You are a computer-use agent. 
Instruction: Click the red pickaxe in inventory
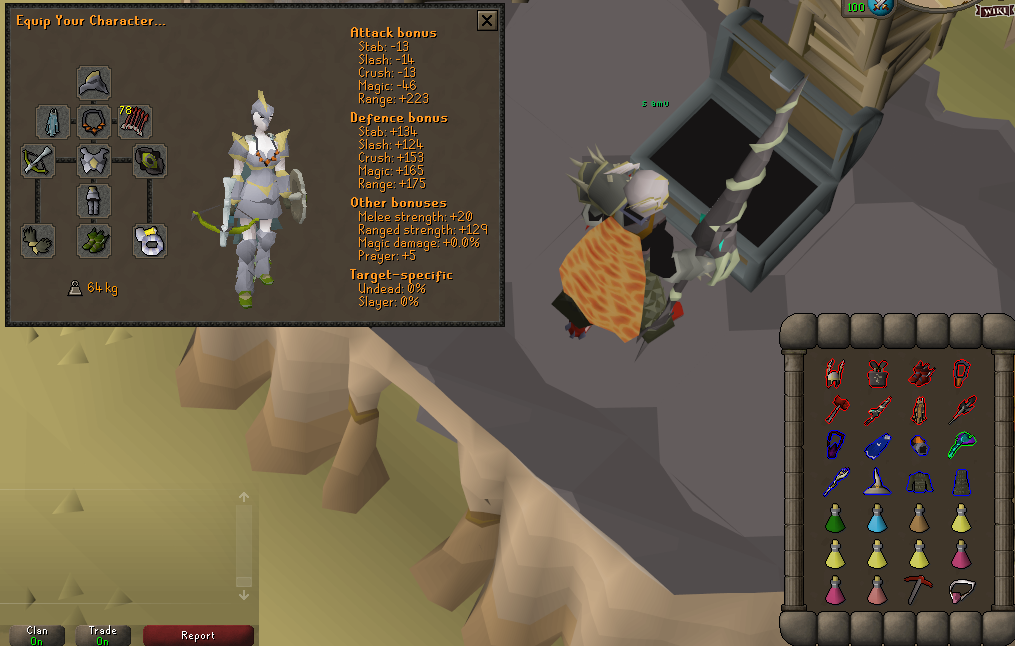click(917, 589)
